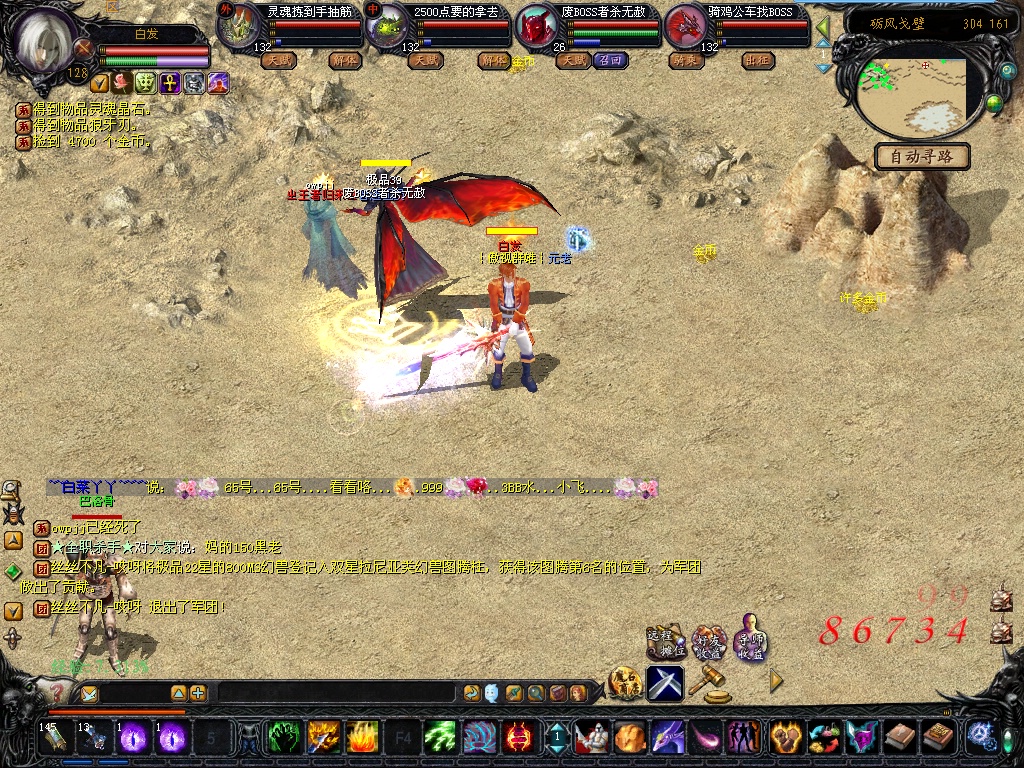Activate the green lightning slash skill
The width and height of the screenshot is (1024, 768).
click(x=440, y=738)
